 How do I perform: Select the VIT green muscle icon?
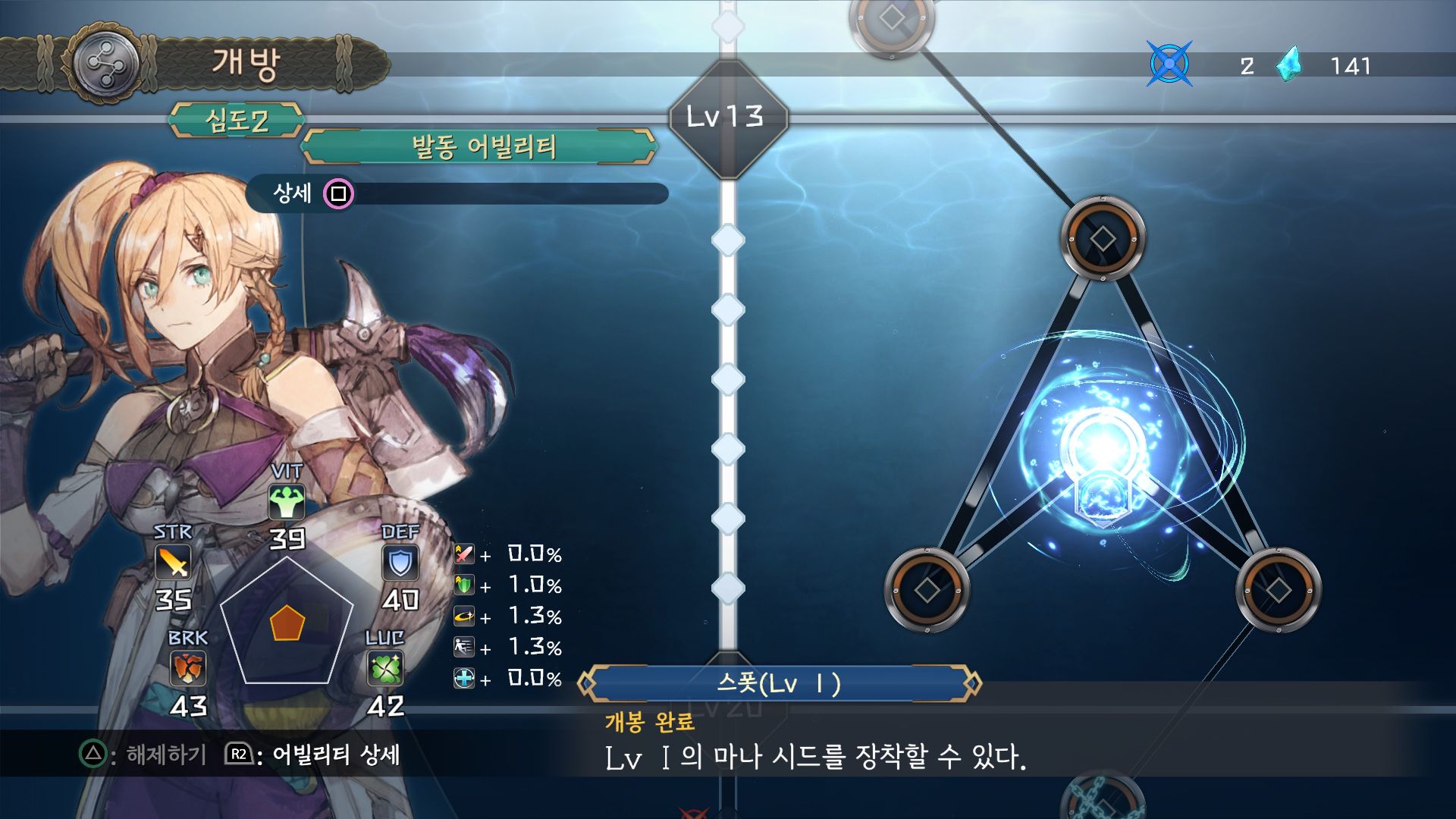point(287,502)
